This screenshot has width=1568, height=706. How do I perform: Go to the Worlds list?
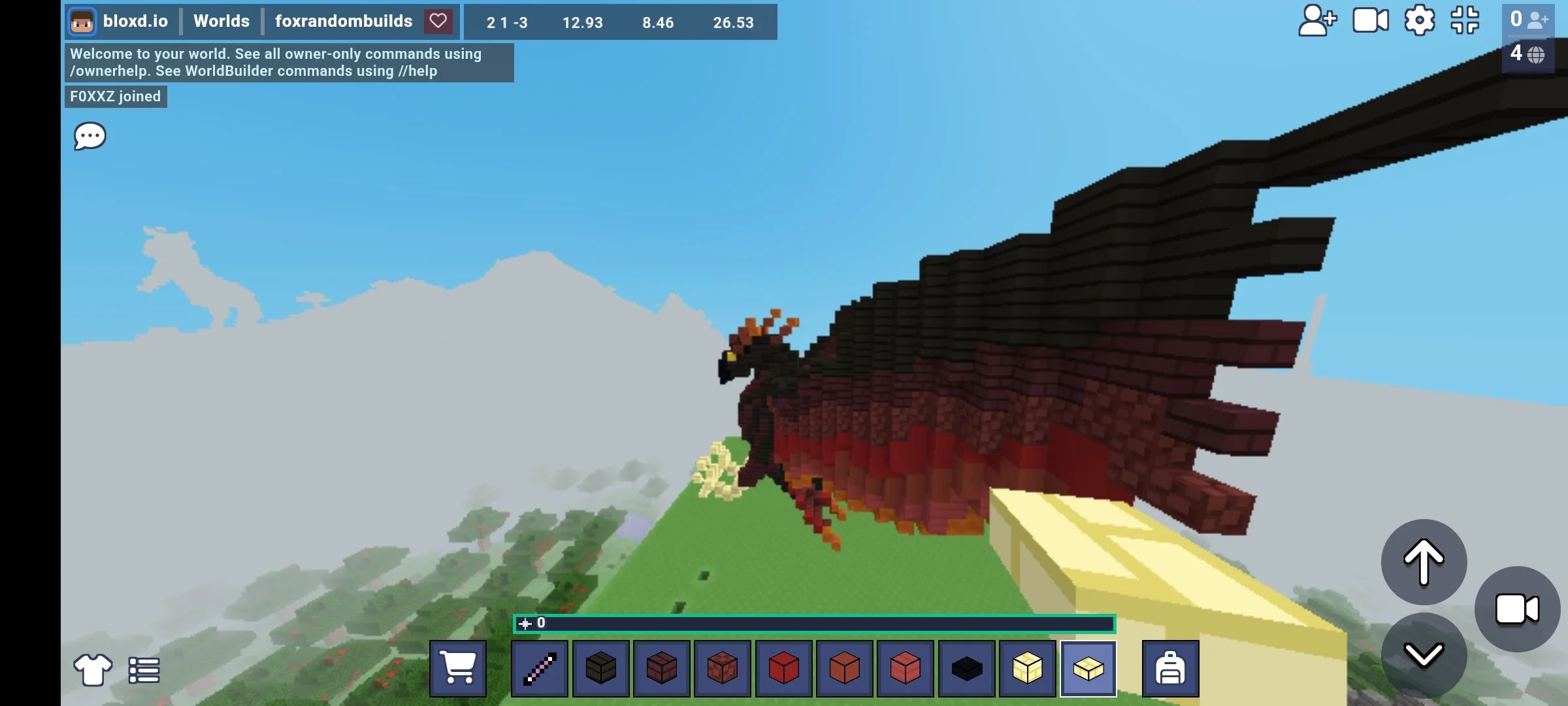point(221,21)
